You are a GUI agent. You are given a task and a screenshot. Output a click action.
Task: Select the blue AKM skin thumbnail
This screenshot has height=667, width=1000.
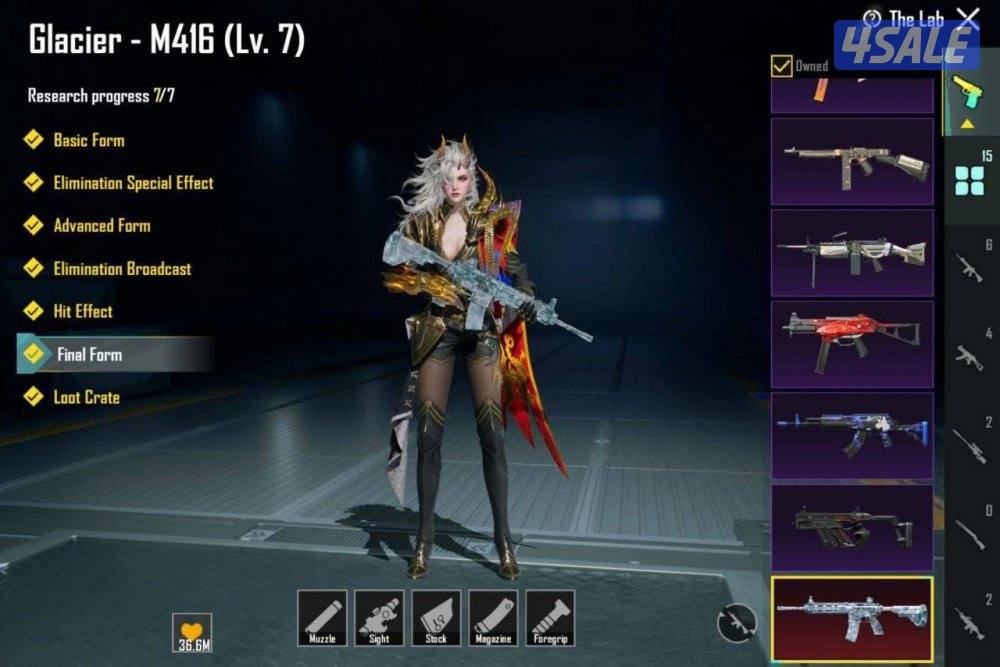(852, 435)
